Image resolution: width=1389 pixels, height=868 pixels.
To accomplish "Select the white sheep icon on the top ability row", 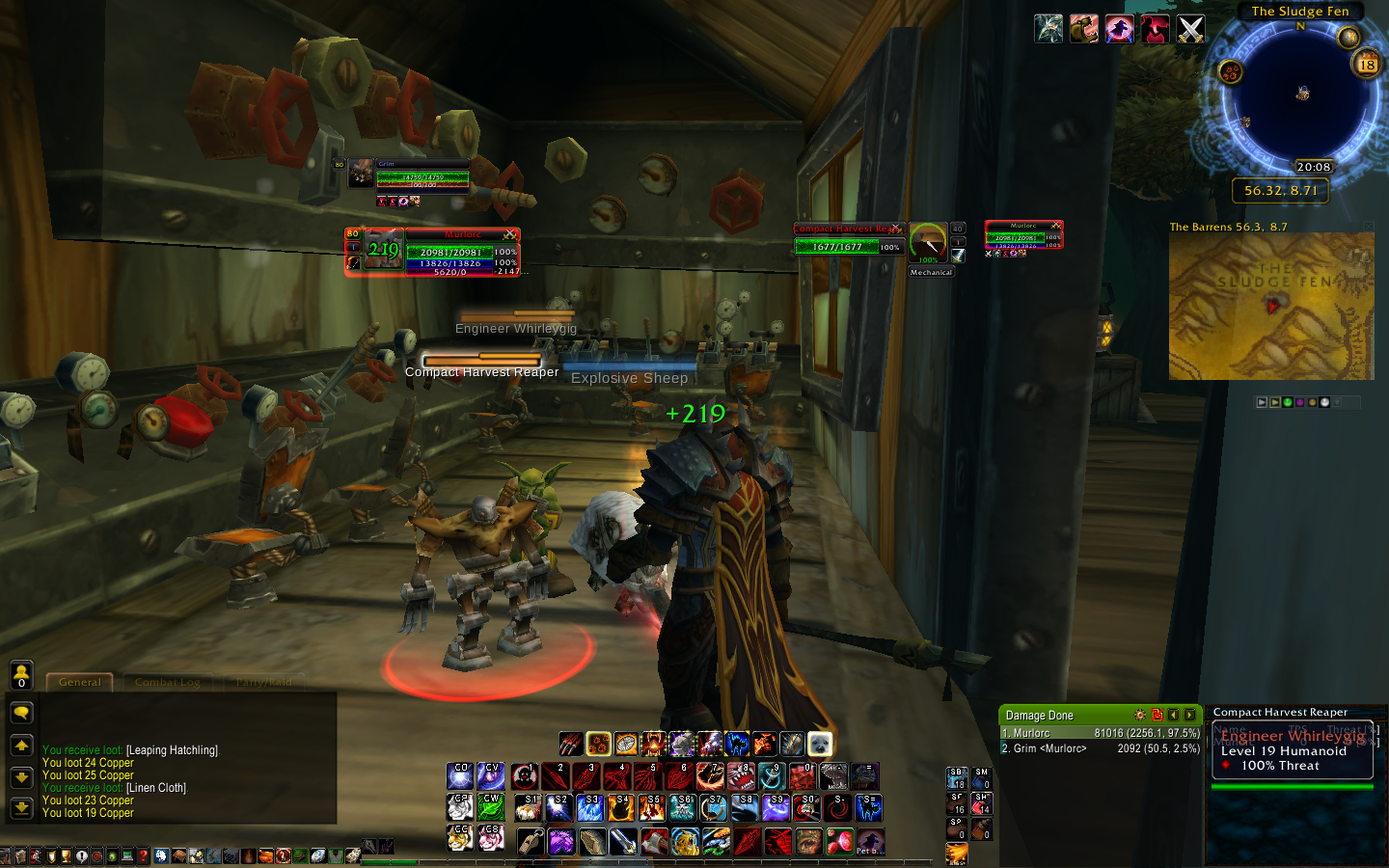I will pyautogui.click(x=819, y=744).
